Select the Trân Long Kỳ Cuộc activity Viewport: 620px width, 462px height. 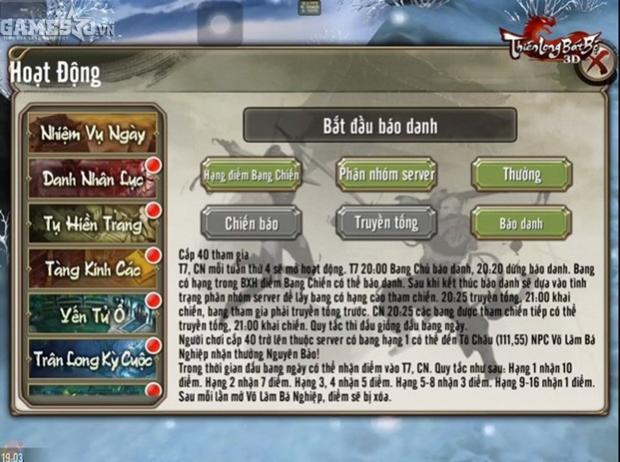[x=92, y=357]
